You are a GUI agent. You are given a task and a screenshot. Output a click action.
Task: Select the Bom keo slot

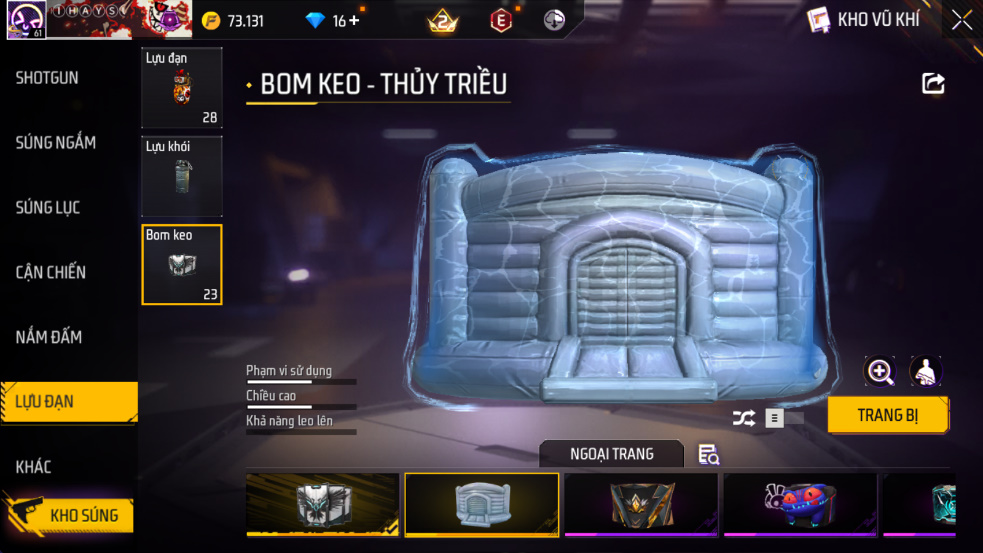181,265
